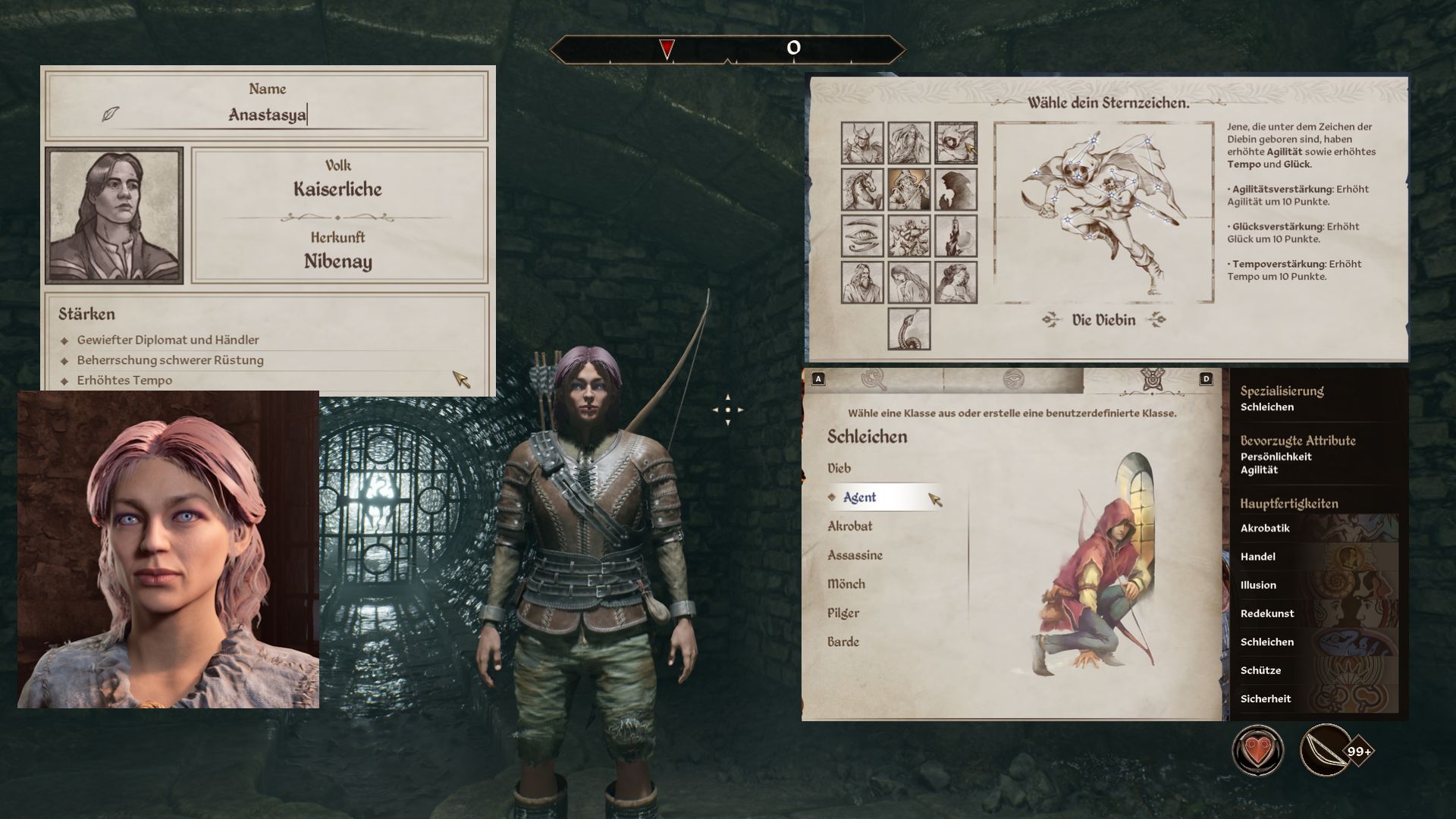Click the heart spell icon
Screen dimensions: 1456x819
[1258, 751]
